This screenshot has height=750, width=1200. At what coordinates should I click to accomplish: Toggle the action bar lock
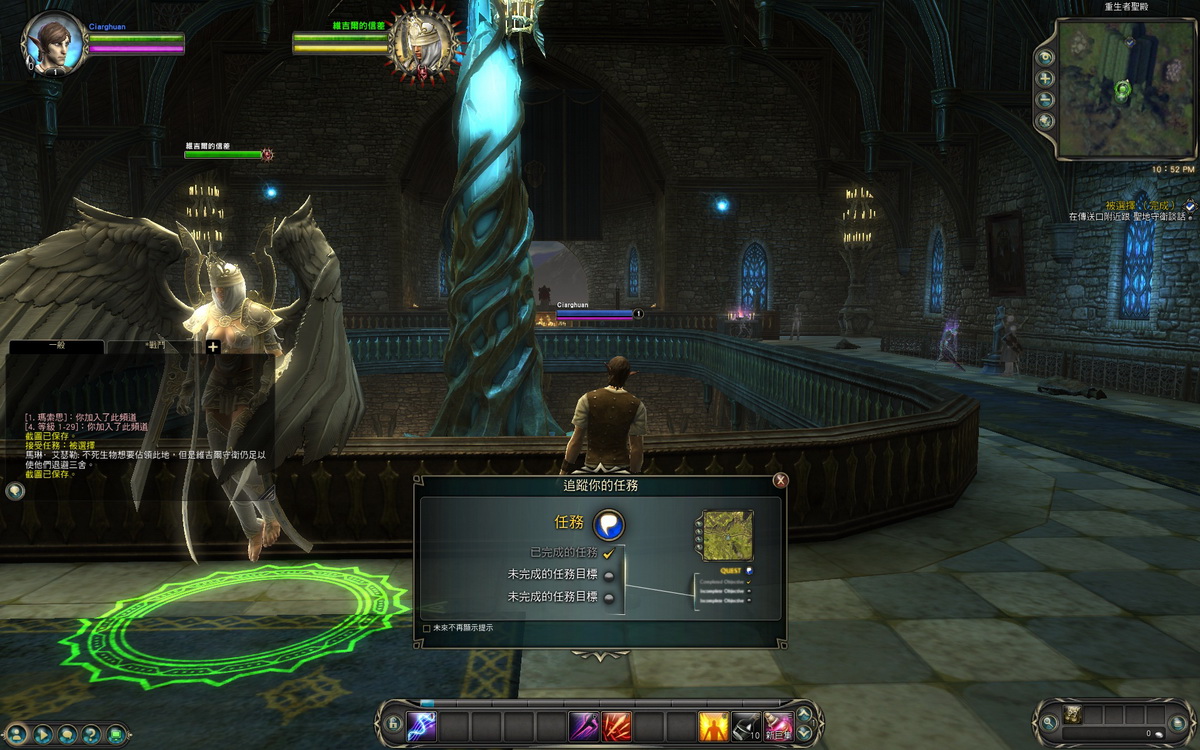pyautogui.click(x=392, y=724)
